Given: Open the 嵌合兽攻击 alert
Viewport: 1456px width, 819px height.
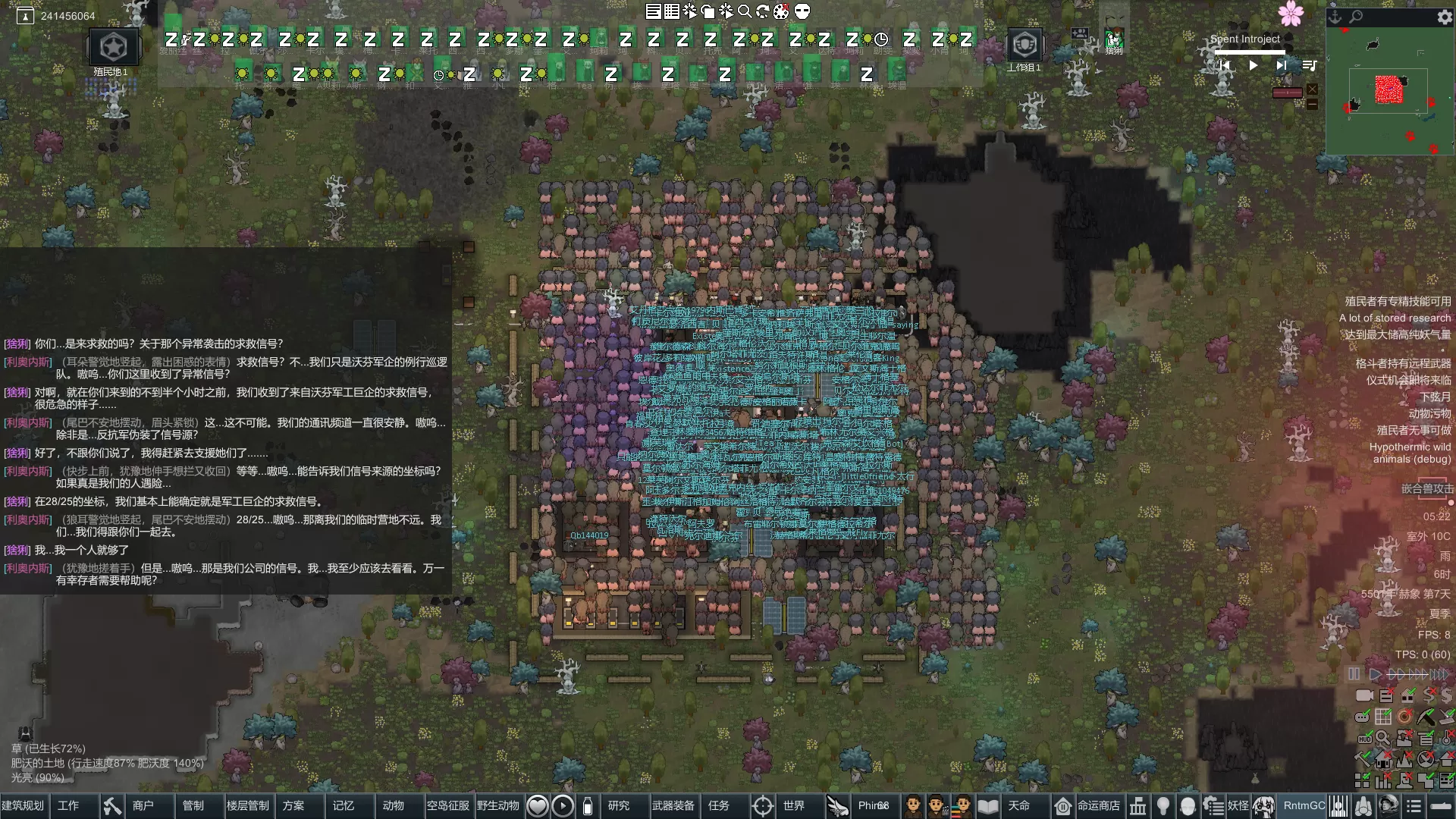Looking at the screenshot, I should pos(1427,489).
